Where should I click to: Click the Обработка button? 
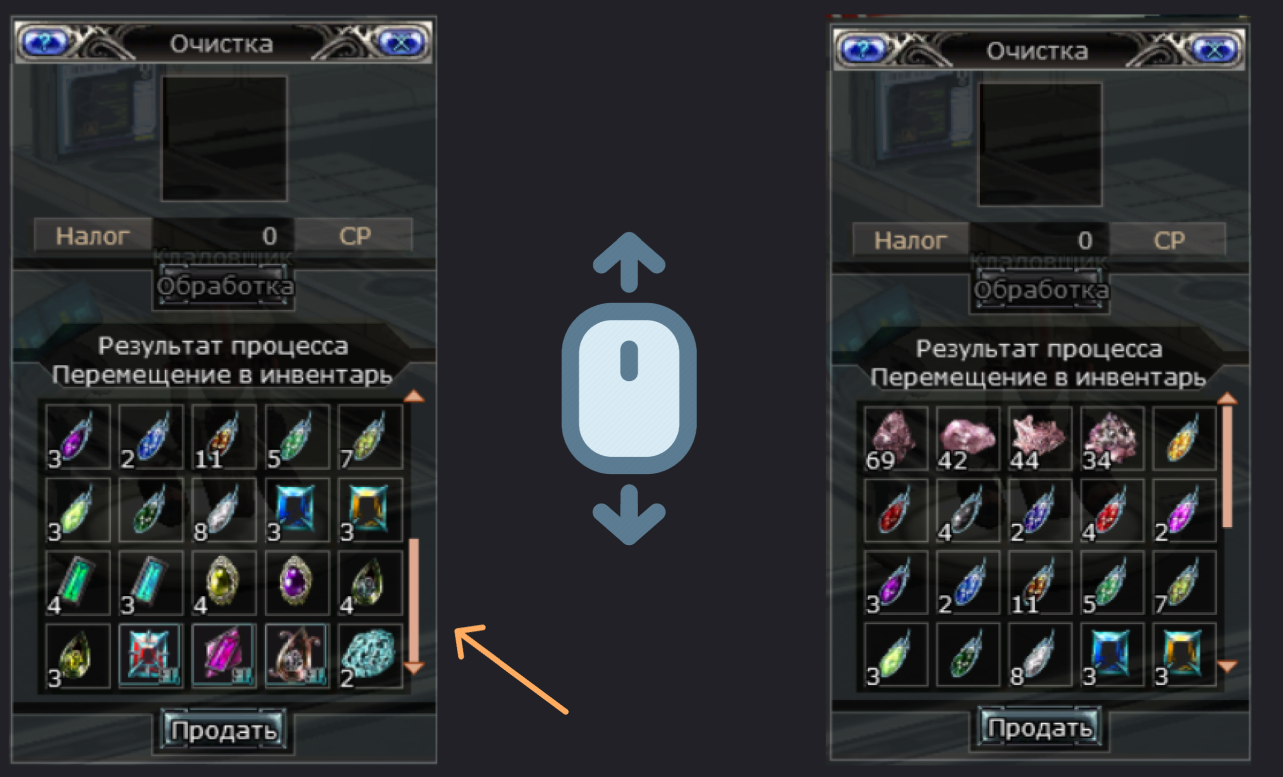(x=223, y=287)
